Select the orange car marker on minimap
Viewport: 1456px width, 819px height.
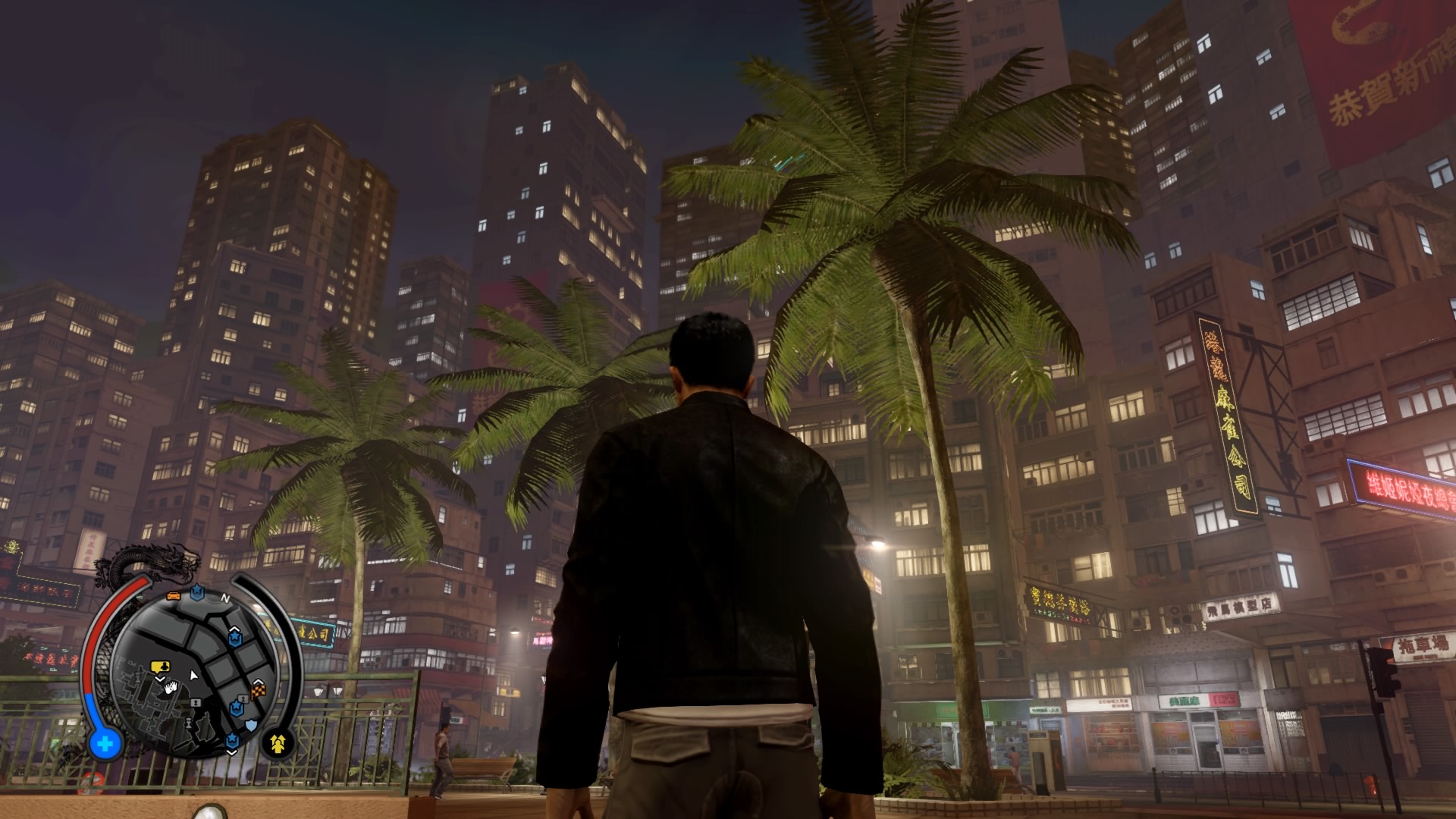[174, 596]
